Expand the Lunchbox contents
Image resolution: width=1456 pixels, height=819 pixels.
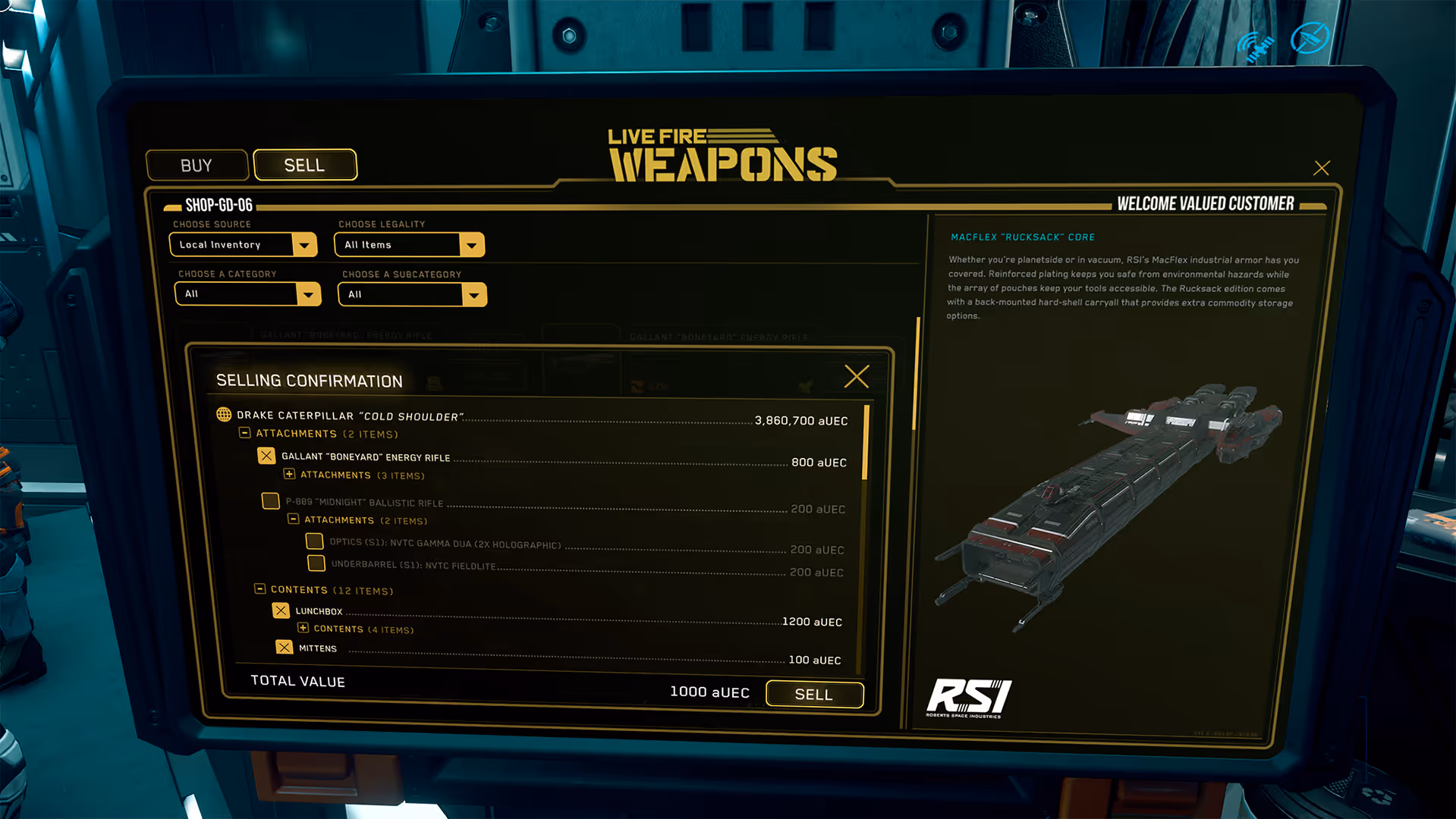click(303, 628)
